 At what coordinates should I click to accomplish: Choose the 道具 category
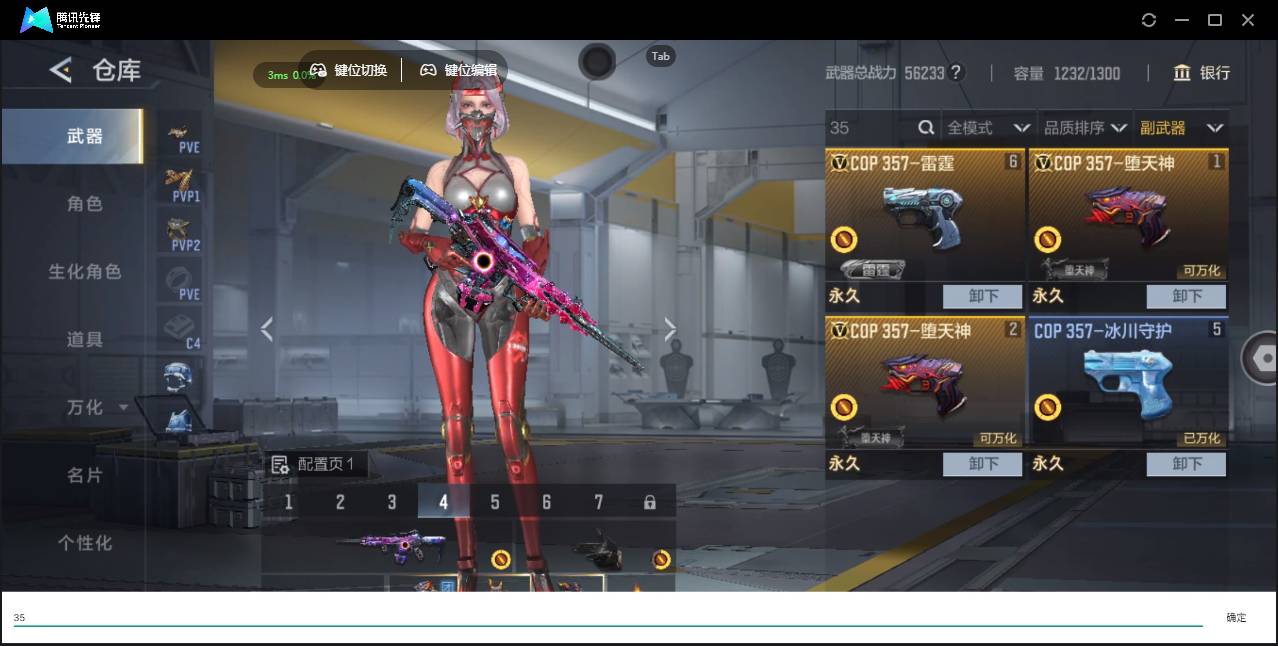(x=84, y=340)
